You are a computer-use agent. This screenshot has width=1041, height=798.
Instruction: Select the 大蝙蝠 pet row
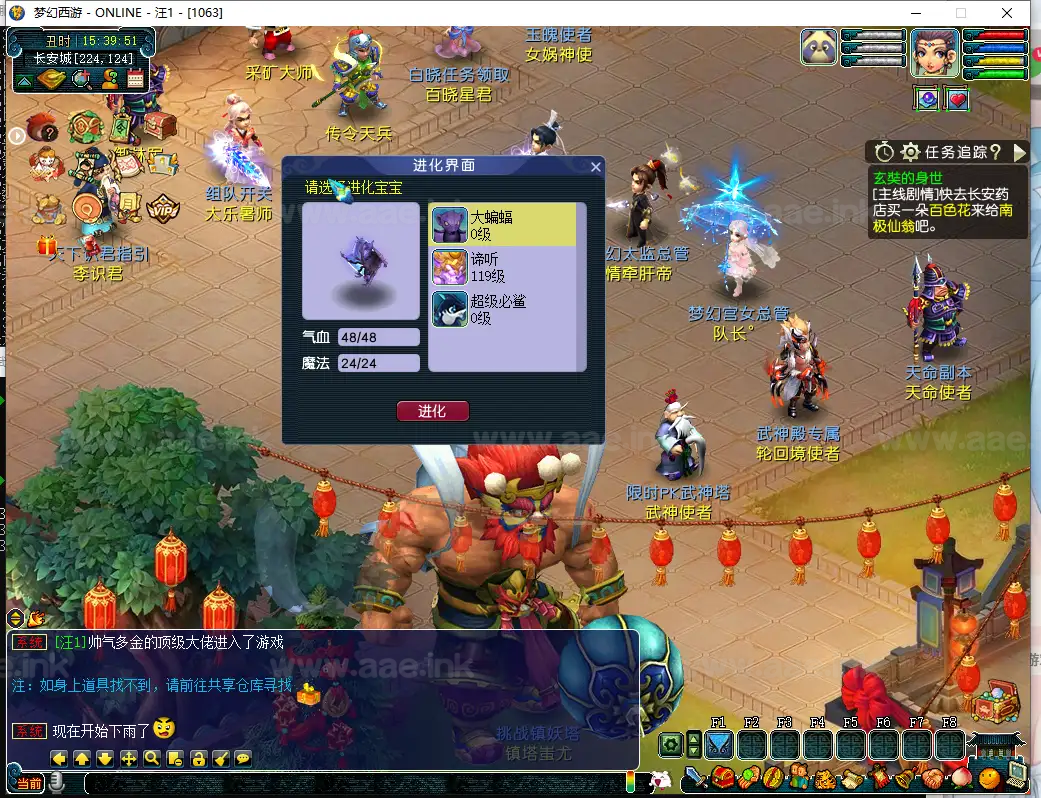(504, 224)
